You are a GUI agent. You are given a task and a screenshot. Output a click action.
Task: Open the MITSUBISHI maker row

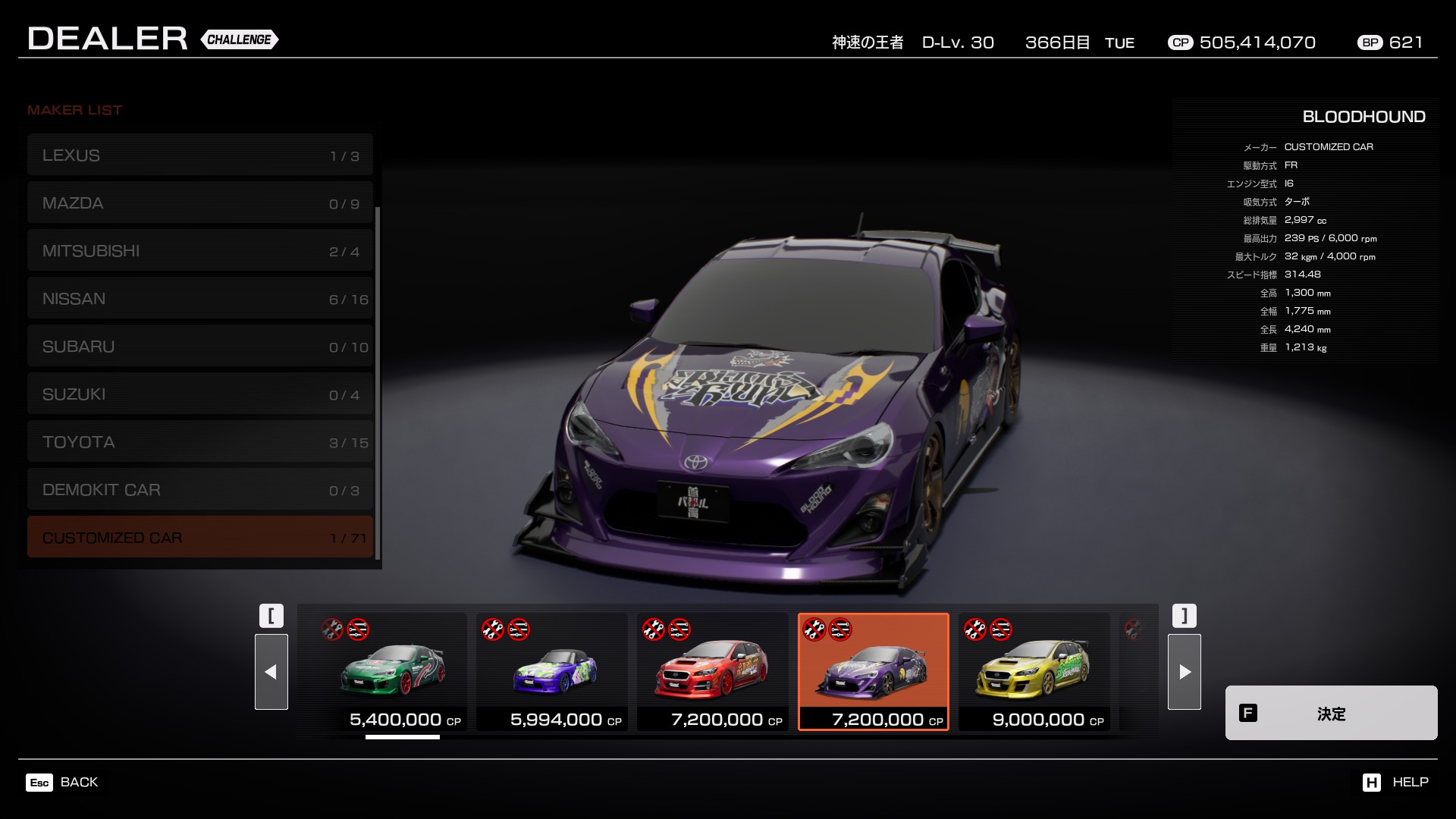pyautogui.click(x=199, y=251)
